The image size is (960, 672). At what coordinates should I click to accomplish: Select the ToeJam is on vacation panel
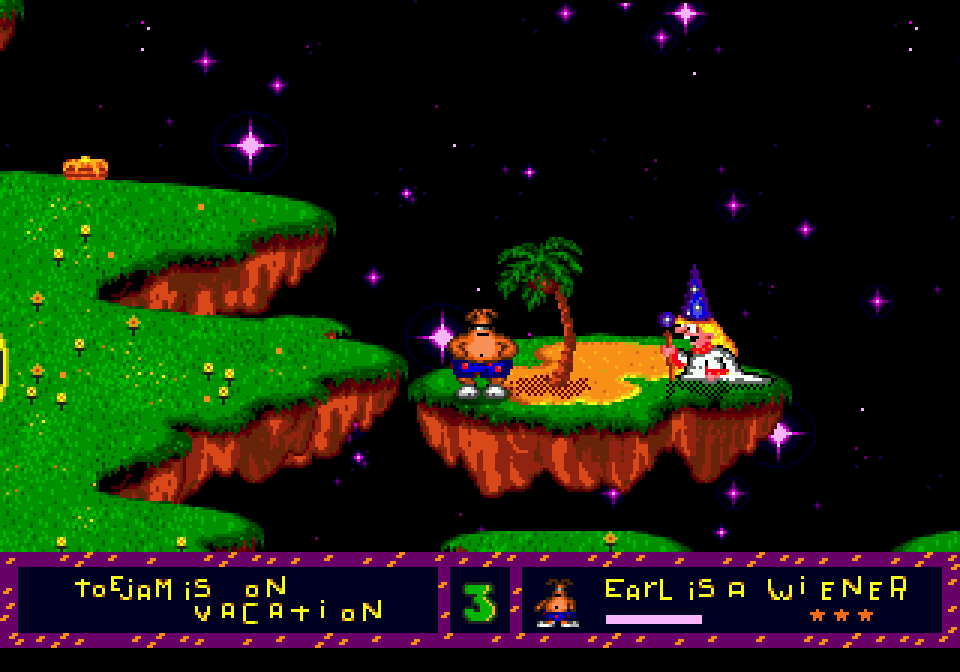pos(228,600)
